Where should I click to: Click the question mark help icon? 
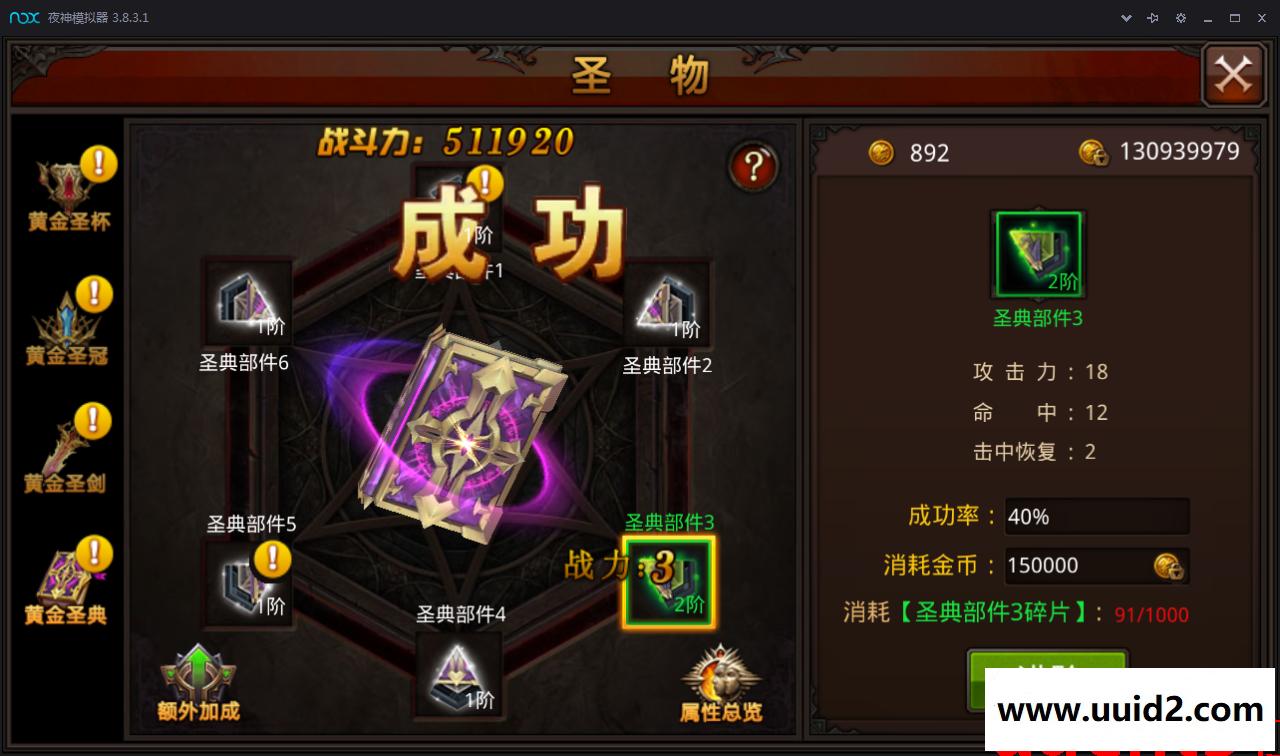pyautogui.click(x=753, y=167)
